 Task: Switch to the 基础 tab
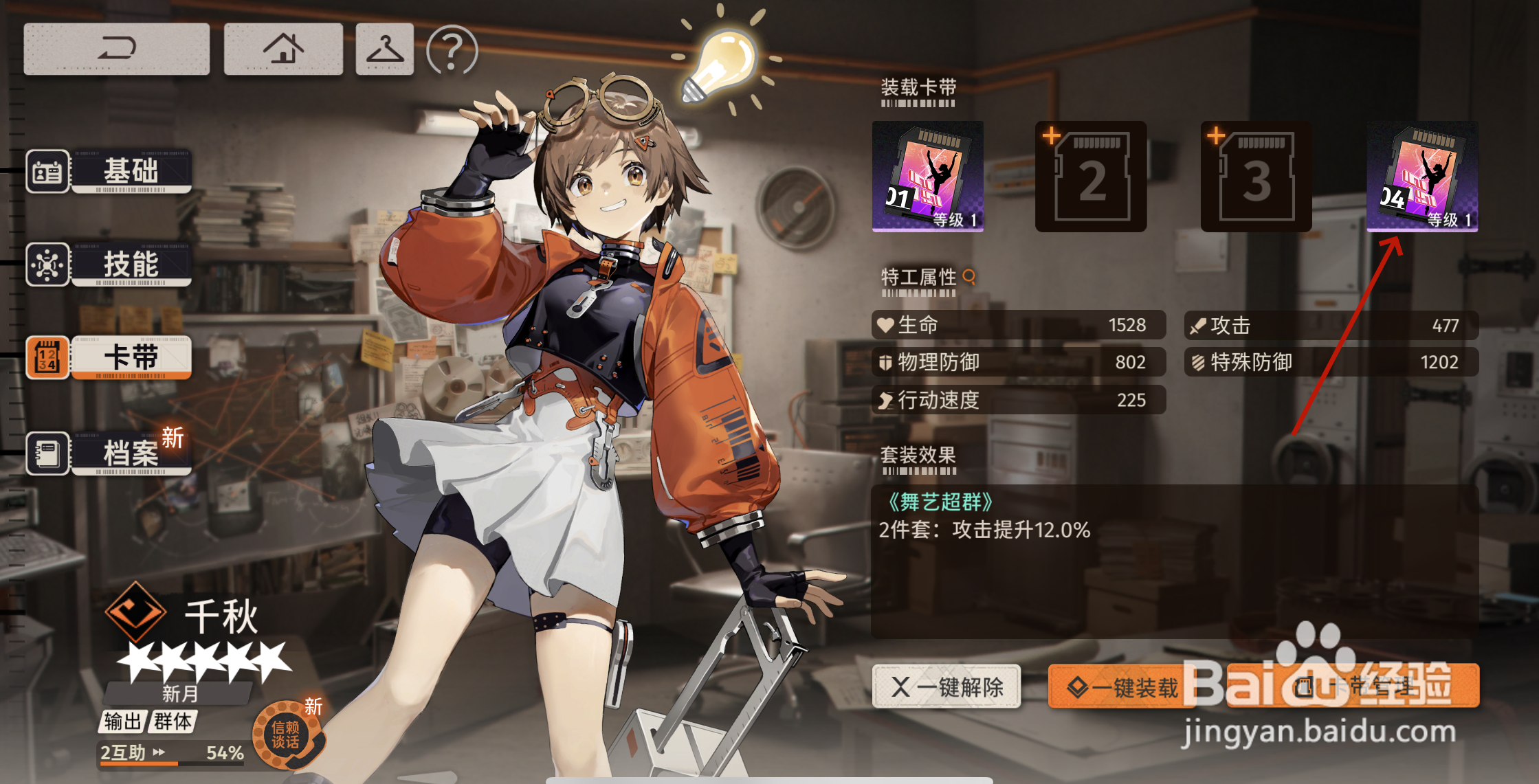(110, 171)
